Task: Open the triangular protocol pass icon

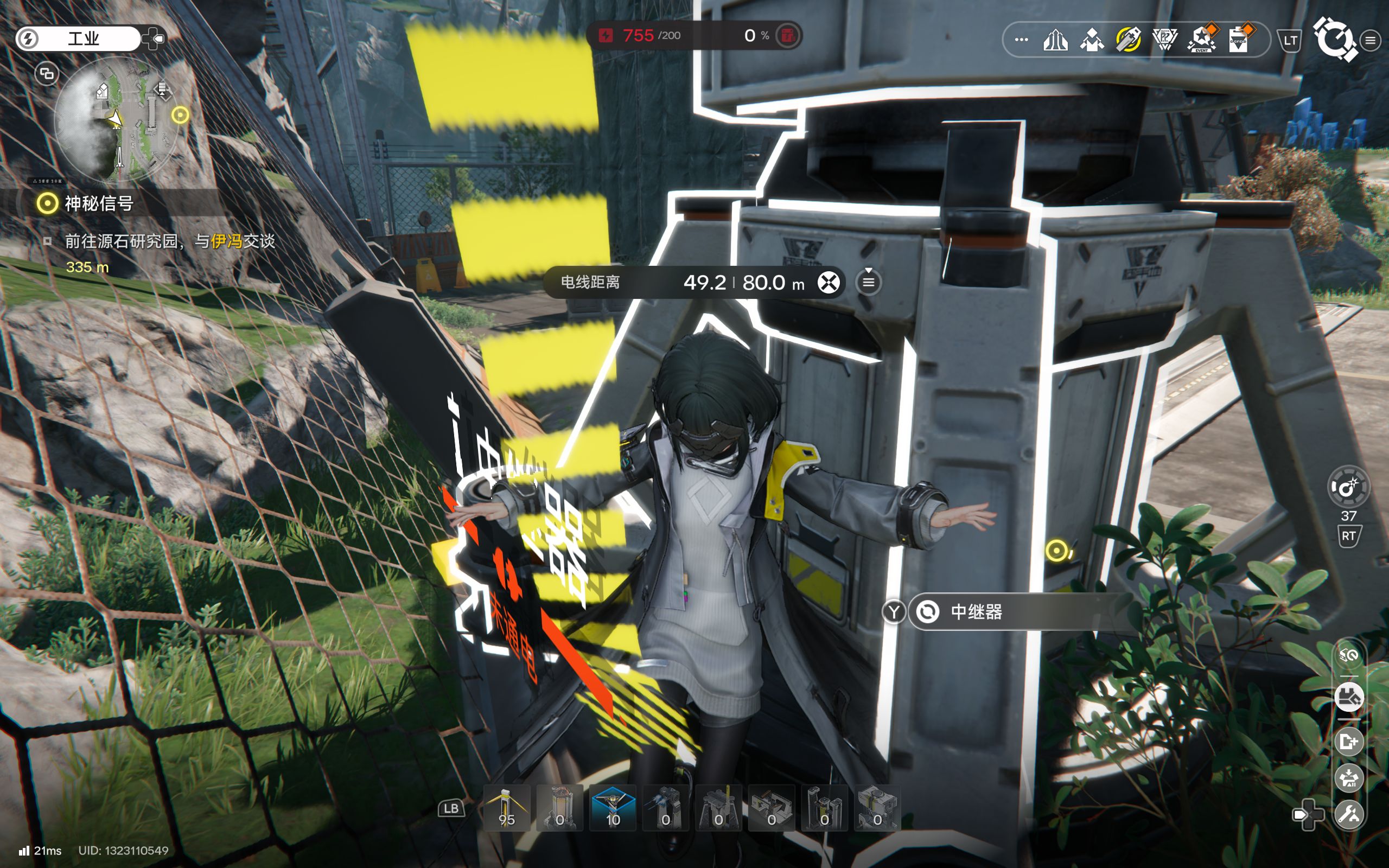Action: tap(1164, 40)
